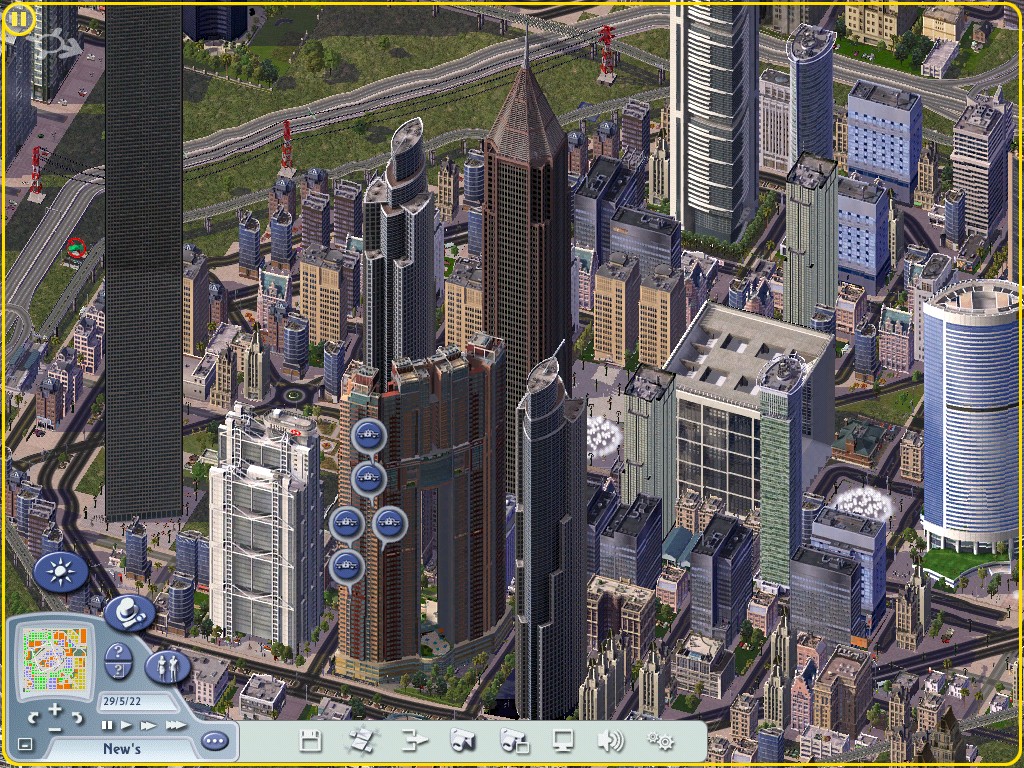
Task: Click the yellow pause indicator in the corner
Action: [19, 19]
